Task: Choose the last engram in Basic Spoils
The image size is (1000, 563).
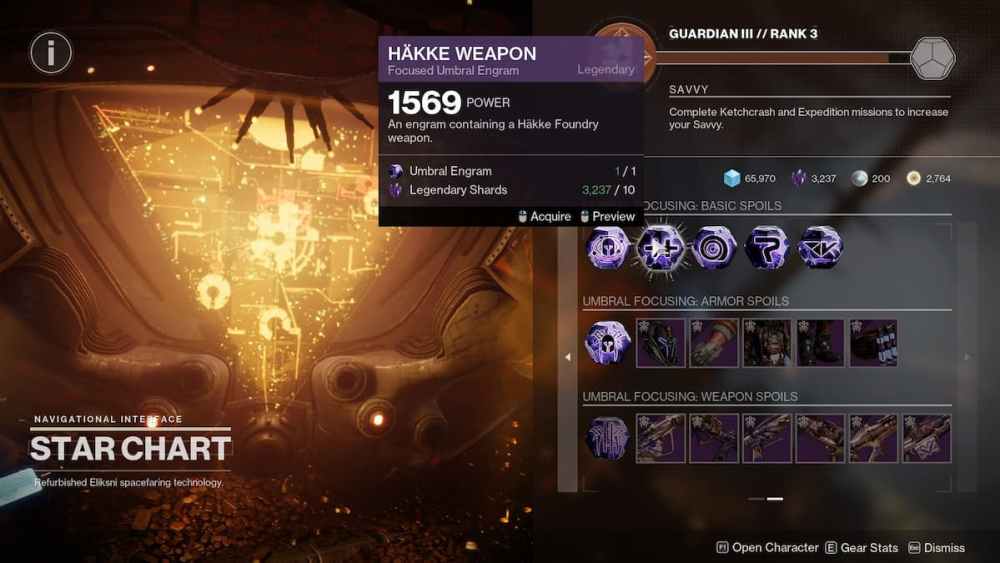Action: pos(820,247)
